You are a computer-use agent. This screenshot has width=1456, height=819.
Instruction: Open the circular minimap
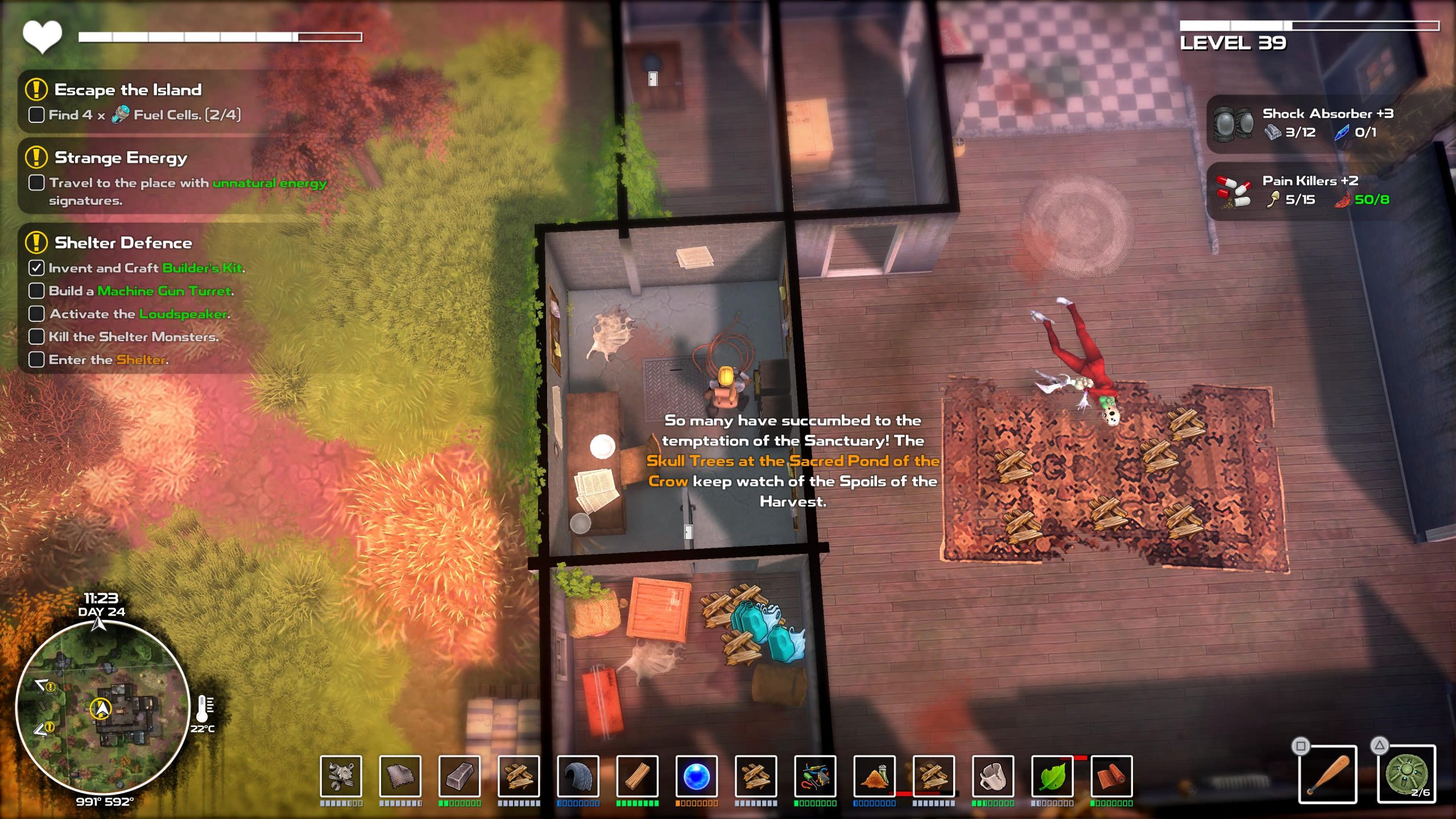(x=102, y=708)
